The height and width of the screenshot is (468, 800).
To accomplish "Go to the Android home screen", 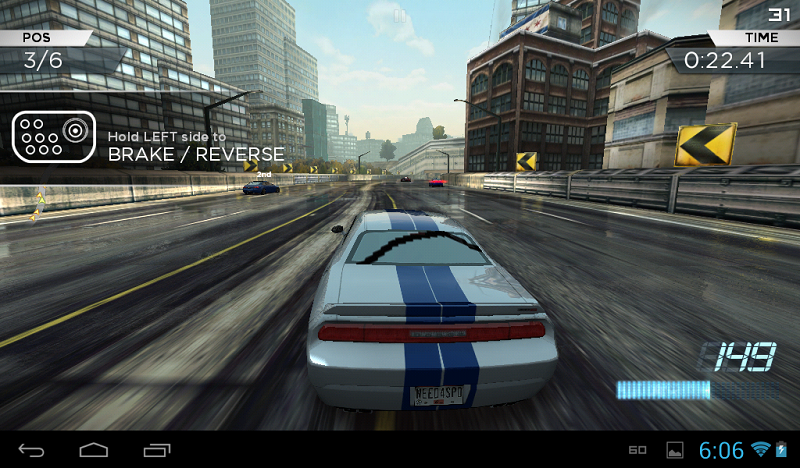I will pos(94,450).
